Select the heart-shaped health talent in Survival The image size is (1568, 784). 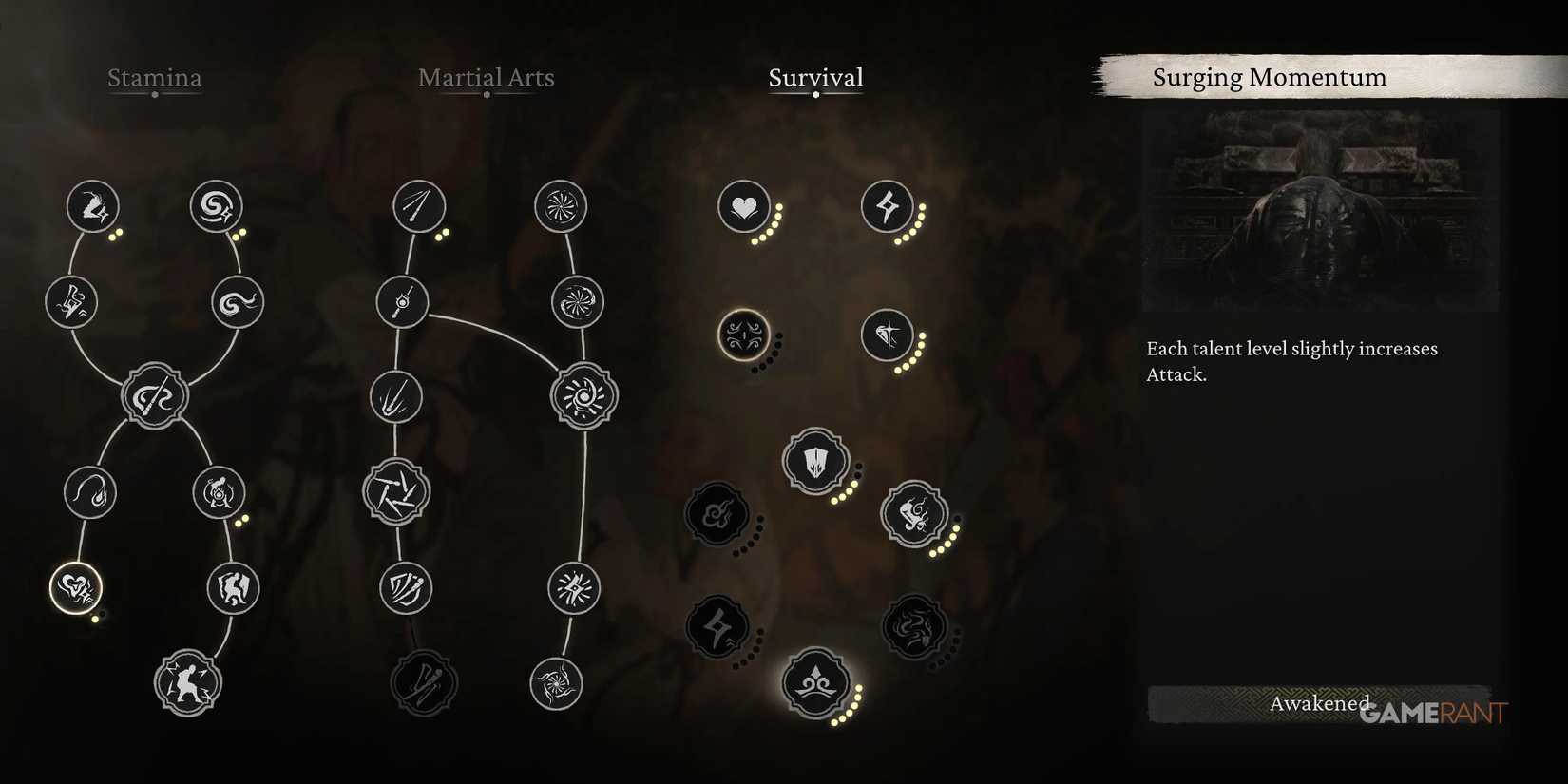[744, 206]
